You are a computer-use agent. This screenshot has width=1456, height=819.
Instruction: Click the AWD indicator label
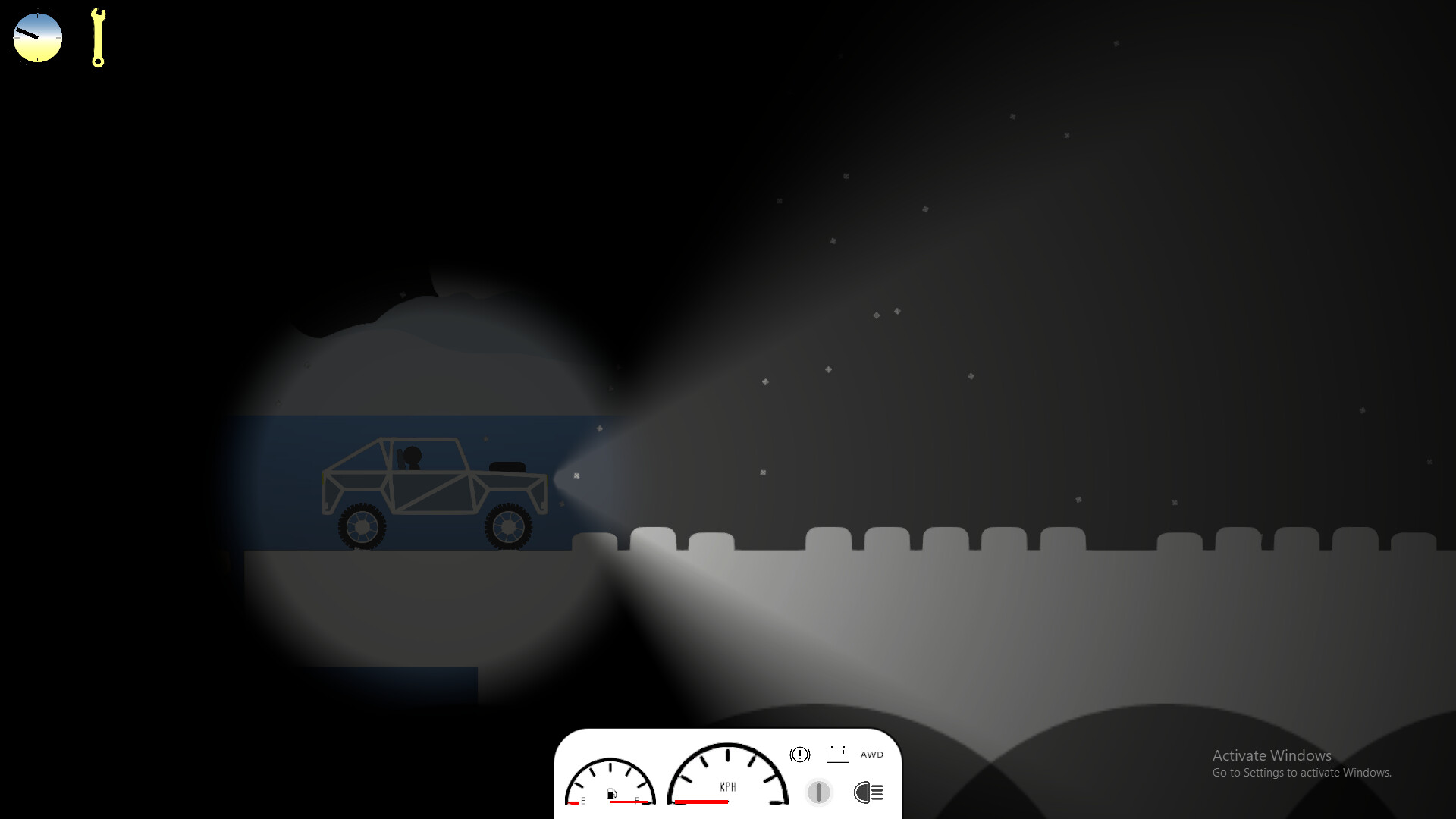coord(872,755)
